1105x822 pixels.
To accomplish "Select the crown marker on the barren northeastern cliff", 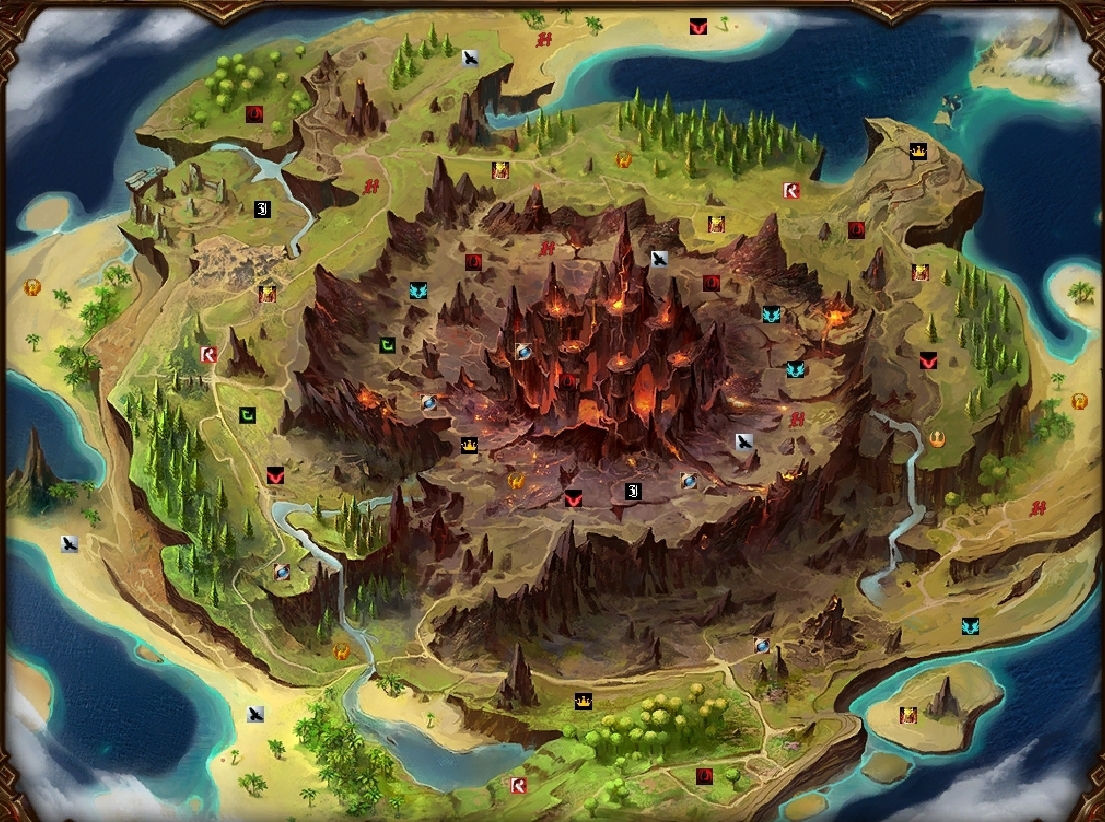I will tap(917, 151).
